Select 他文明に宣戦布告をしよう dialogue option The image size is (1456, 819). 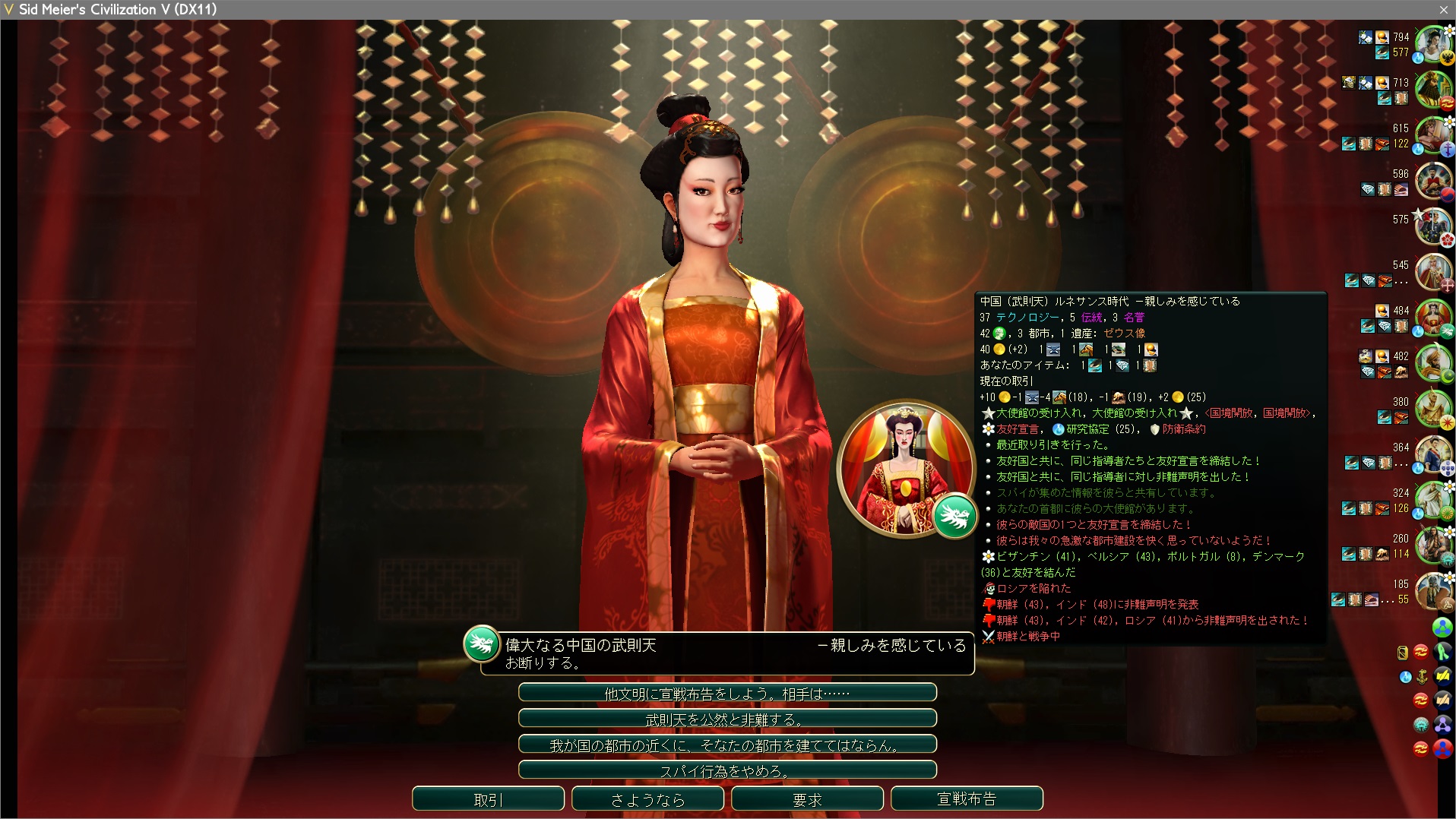click(x=727, y=693)
